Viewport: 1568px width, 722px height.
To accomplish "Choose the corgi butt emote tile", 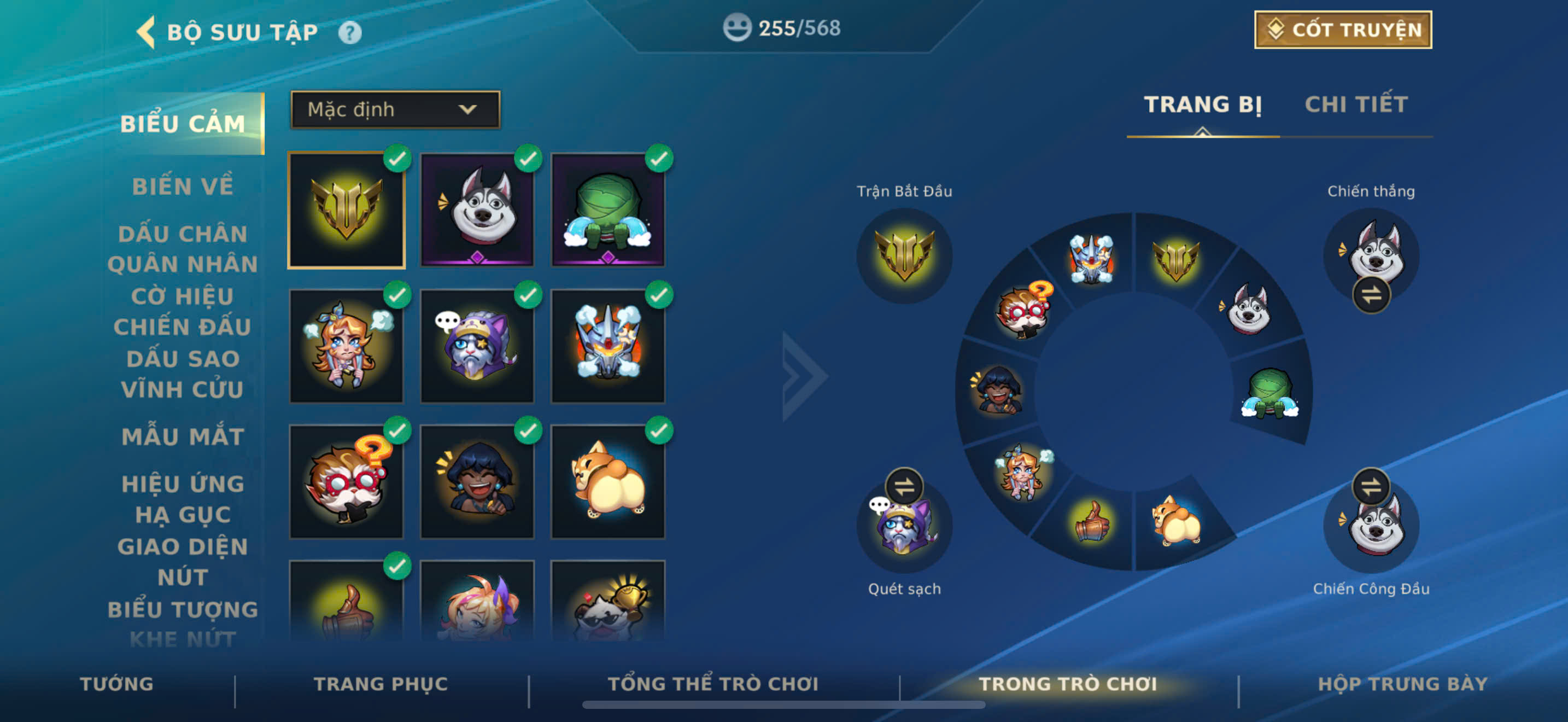I will point(607,481).
